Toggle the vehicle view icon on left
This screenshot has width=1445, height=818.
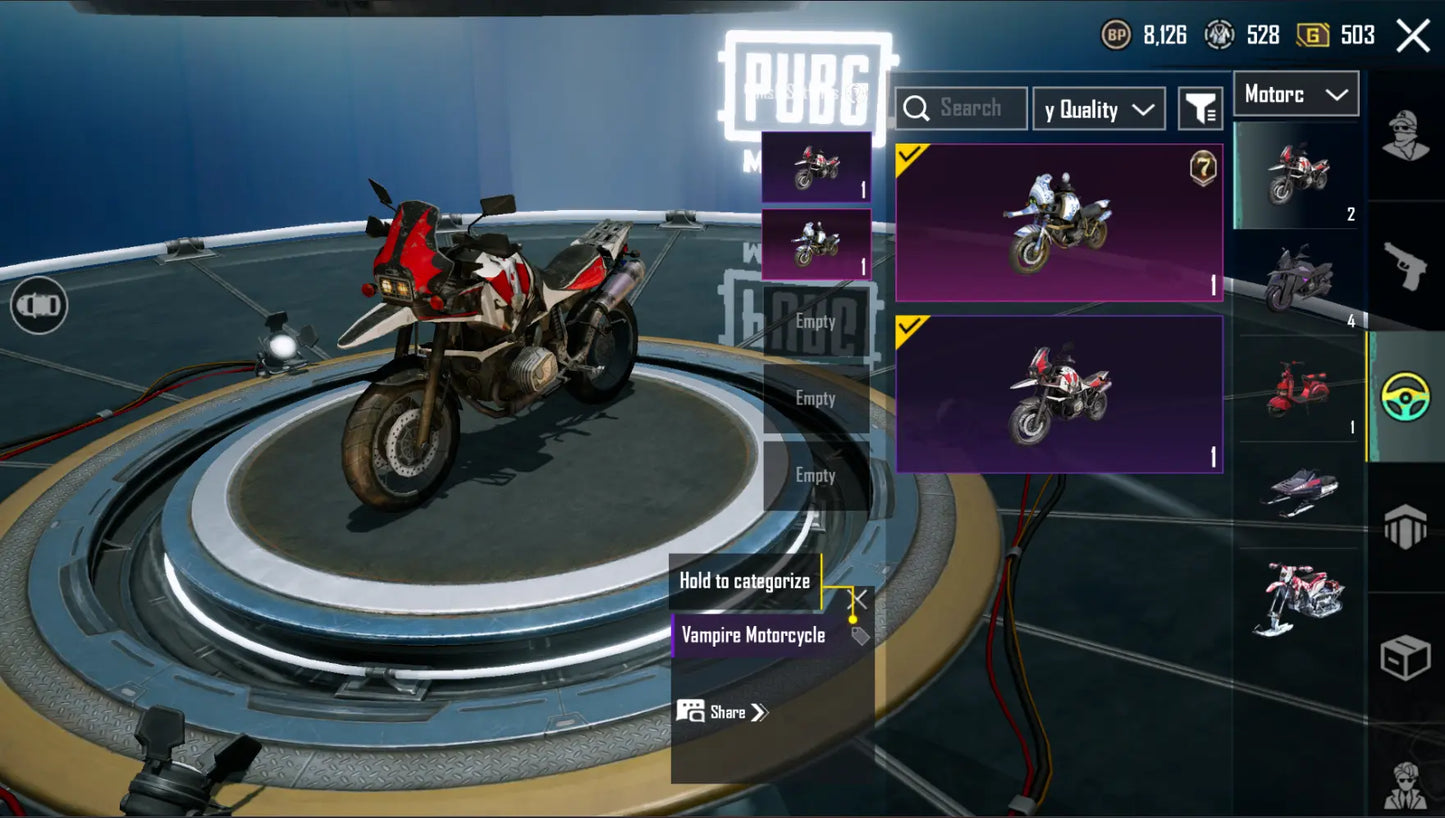tap(39, 305)
